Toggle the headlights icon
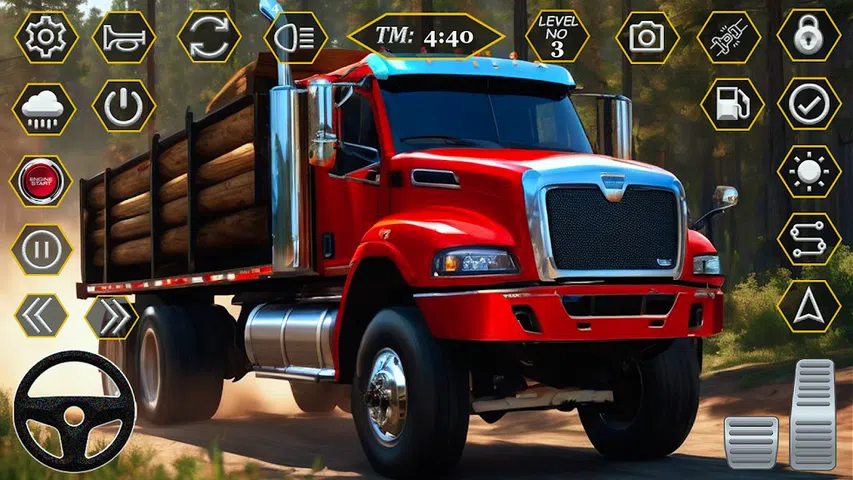This screenshot has height=480, width=853. tap(295, 37)
